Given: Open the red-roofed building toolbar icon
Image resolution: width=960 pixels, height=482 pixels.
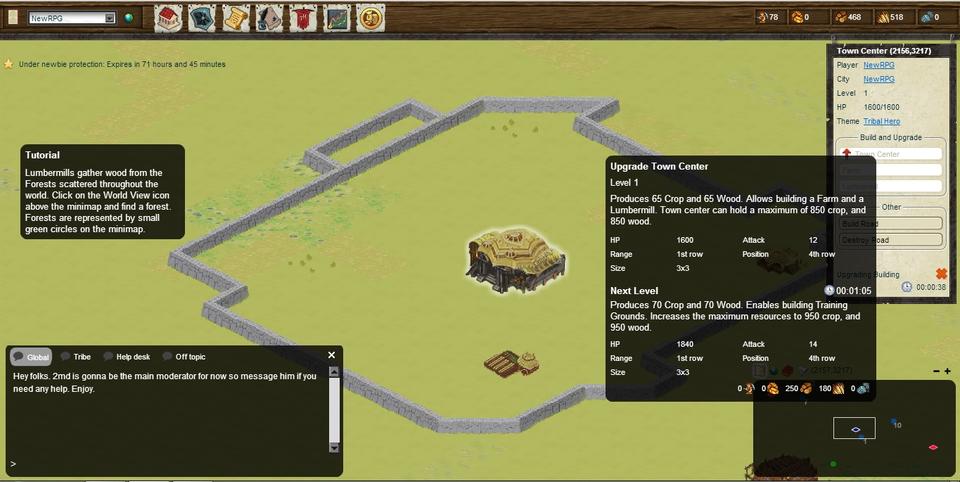Looking at the screenshot, I should click(x=168, y=17).
